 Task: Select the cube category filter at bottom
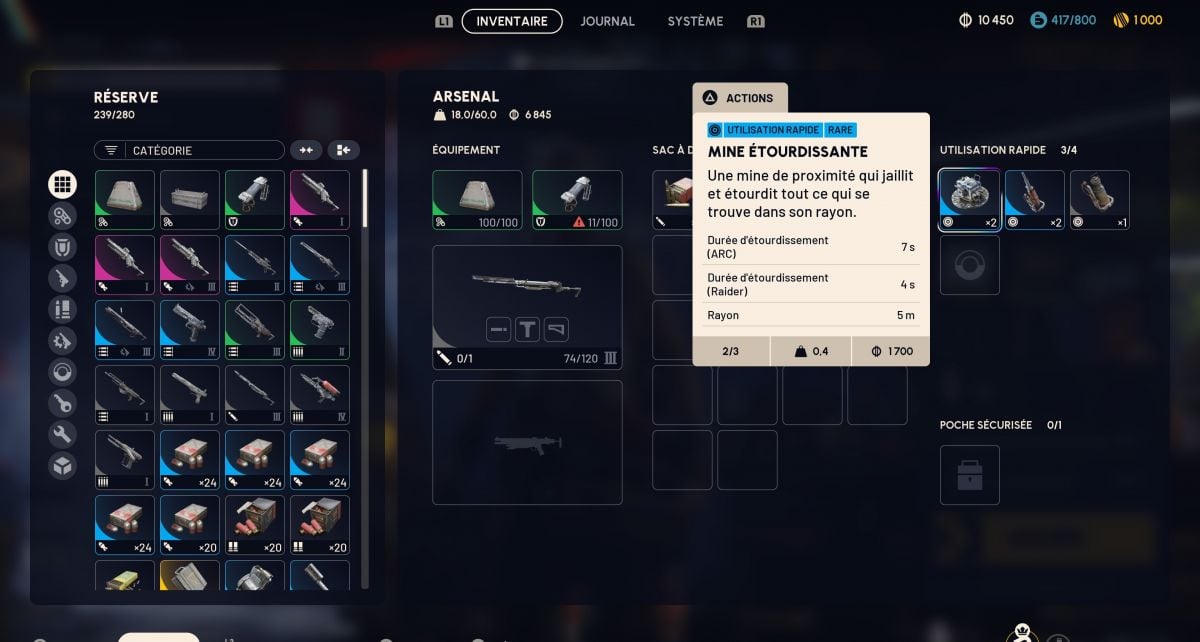click(62, 465)
